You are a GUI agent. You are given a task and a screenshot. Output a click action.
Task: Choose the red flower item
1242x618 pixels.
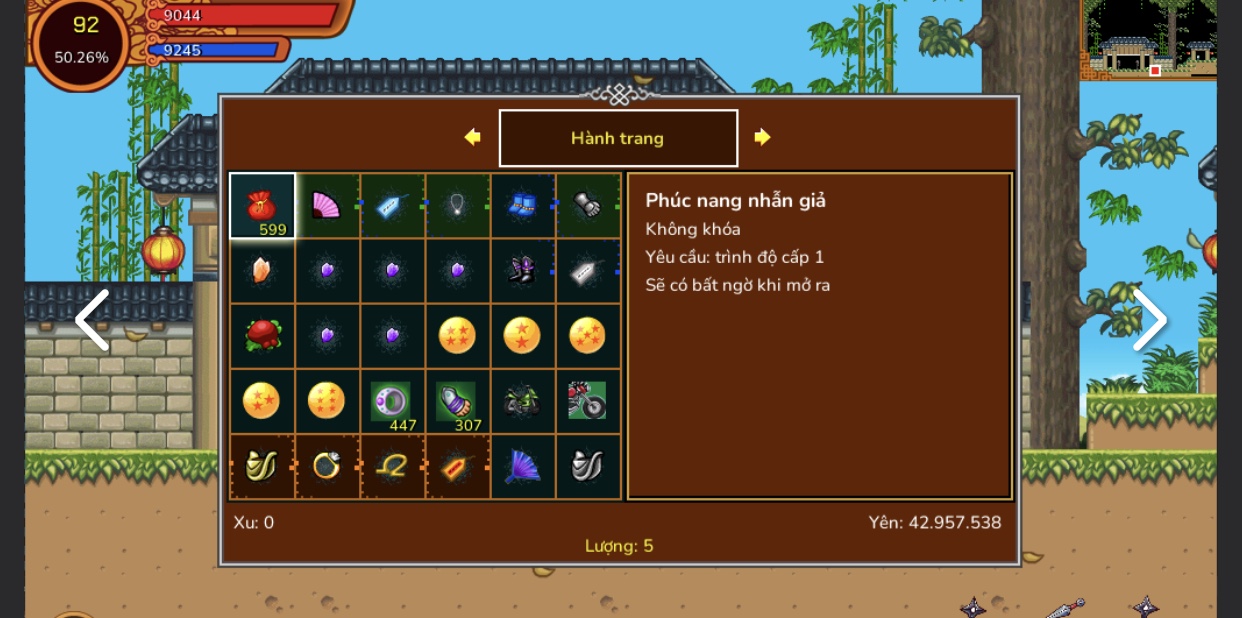click(x=262, y=336)
